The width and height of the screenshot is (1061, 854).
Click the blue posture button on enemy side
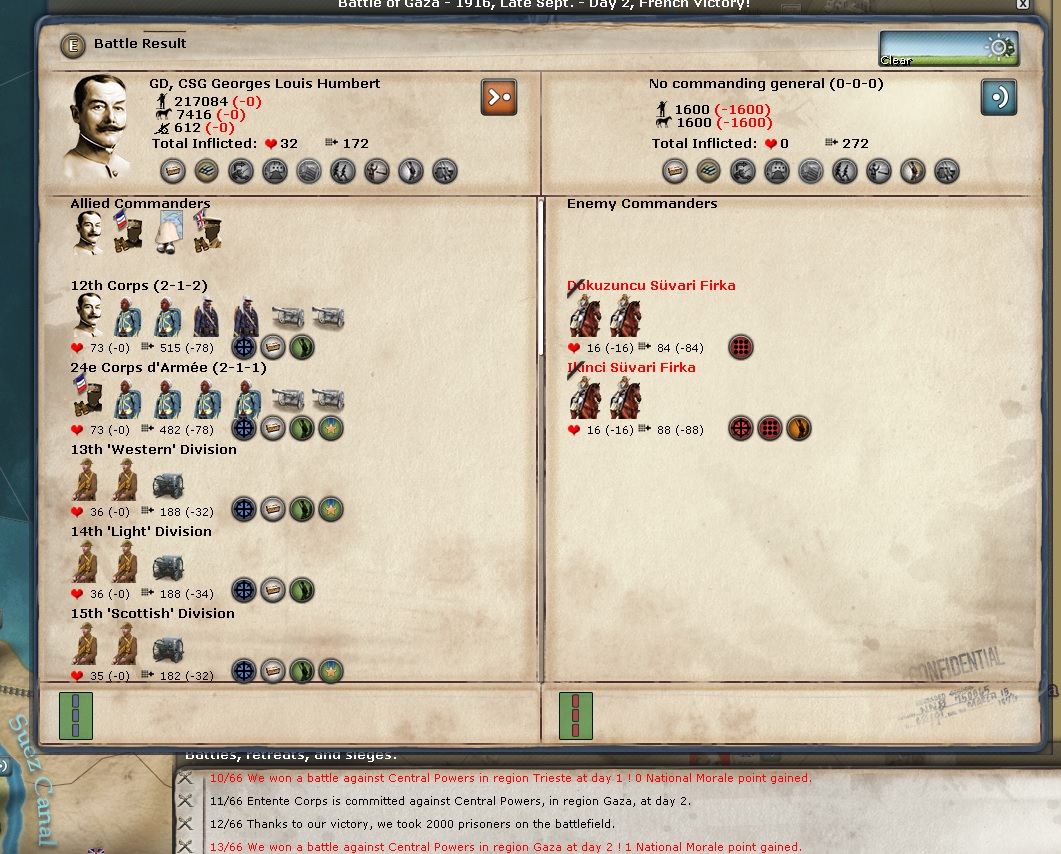click(x=998, y=97)
